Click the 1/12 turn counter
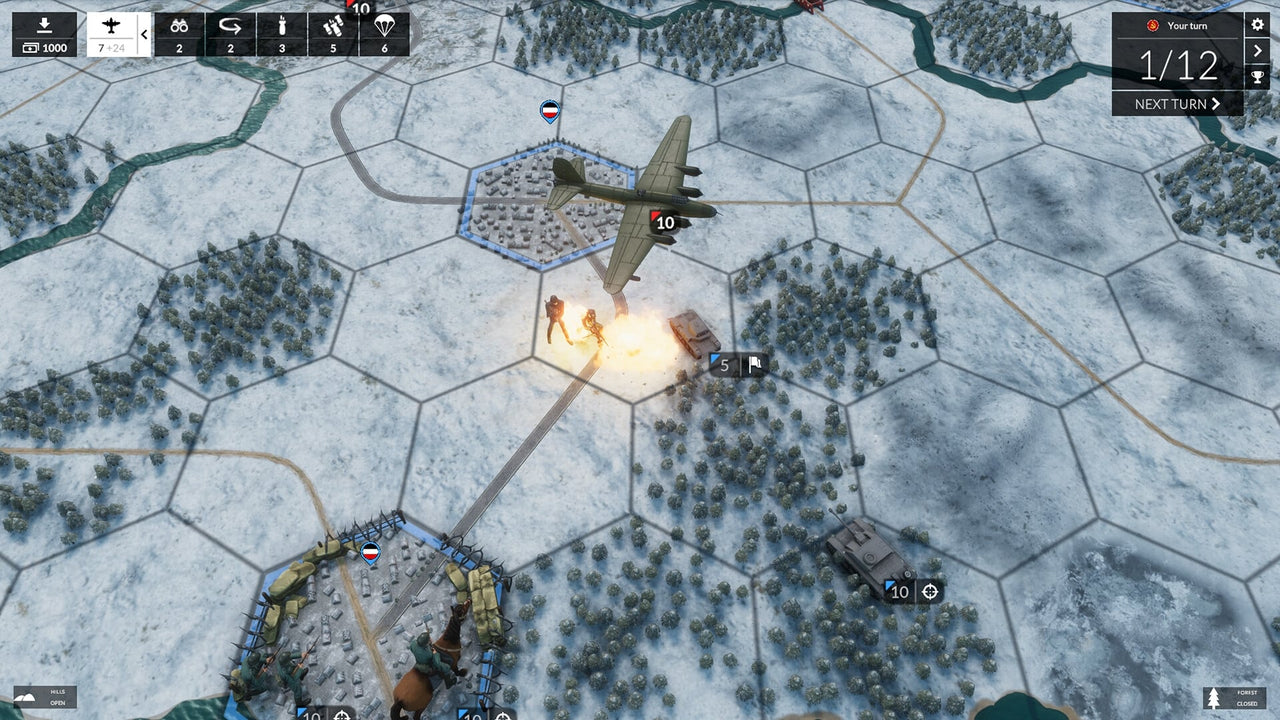 point(1177,66)
